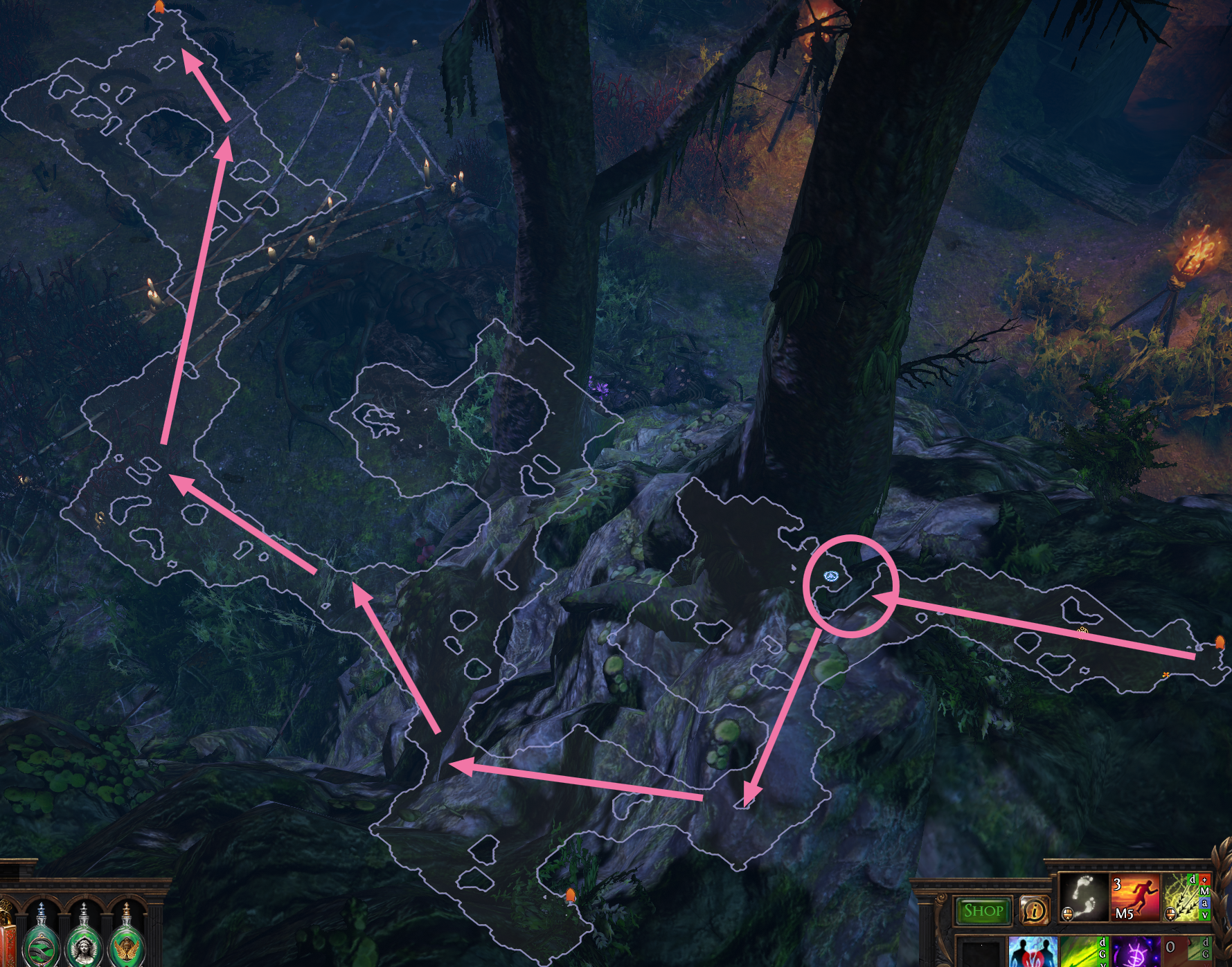Use the flask with silver winged bust
Viewport: 1232px width, 967px height.
84,943
